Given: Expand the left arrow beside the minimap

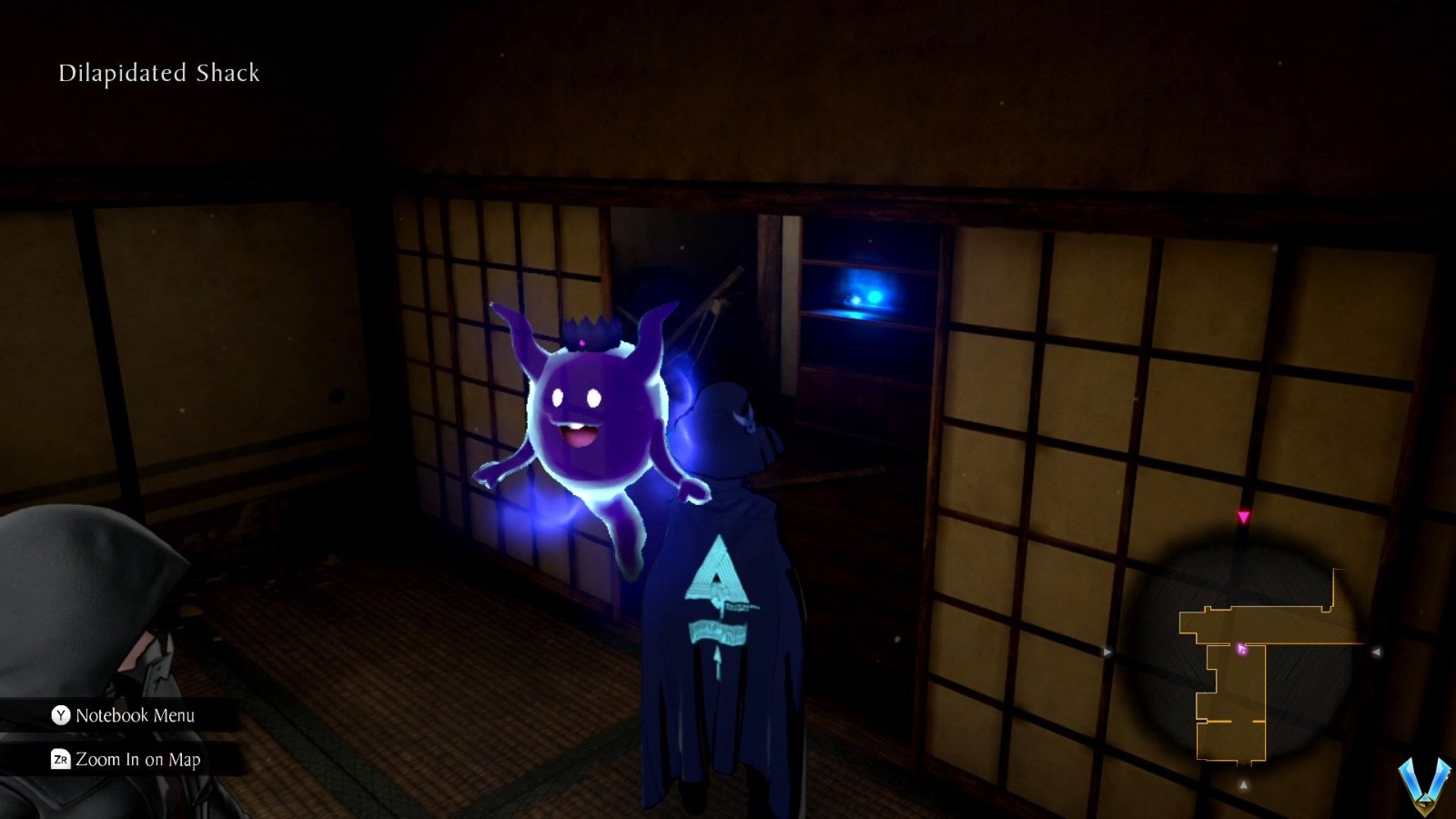Looking at the screenshot, I should click(x=1108, y=651).
